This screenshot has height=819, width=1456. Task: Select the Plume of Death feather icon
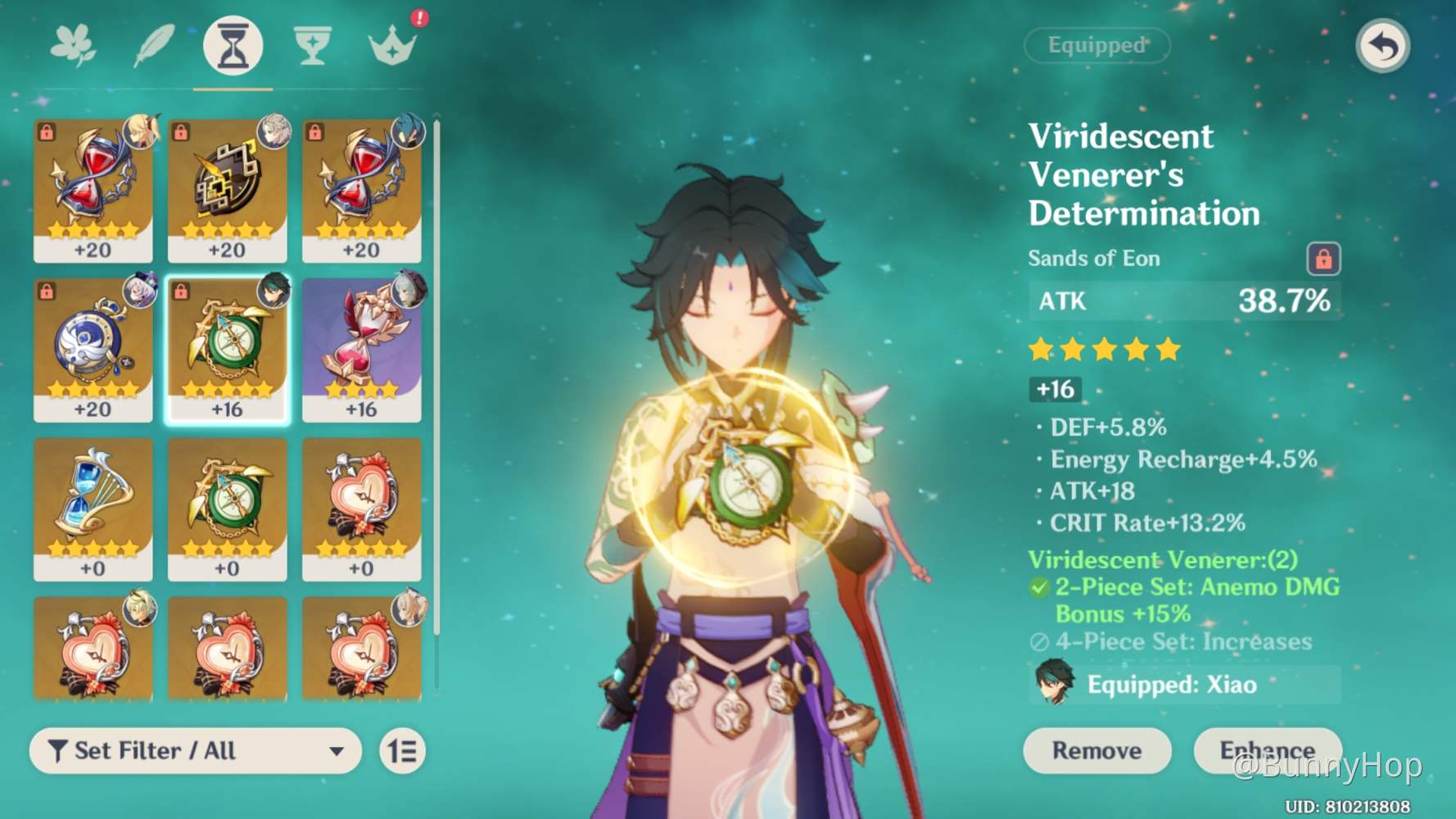[151, 48]
